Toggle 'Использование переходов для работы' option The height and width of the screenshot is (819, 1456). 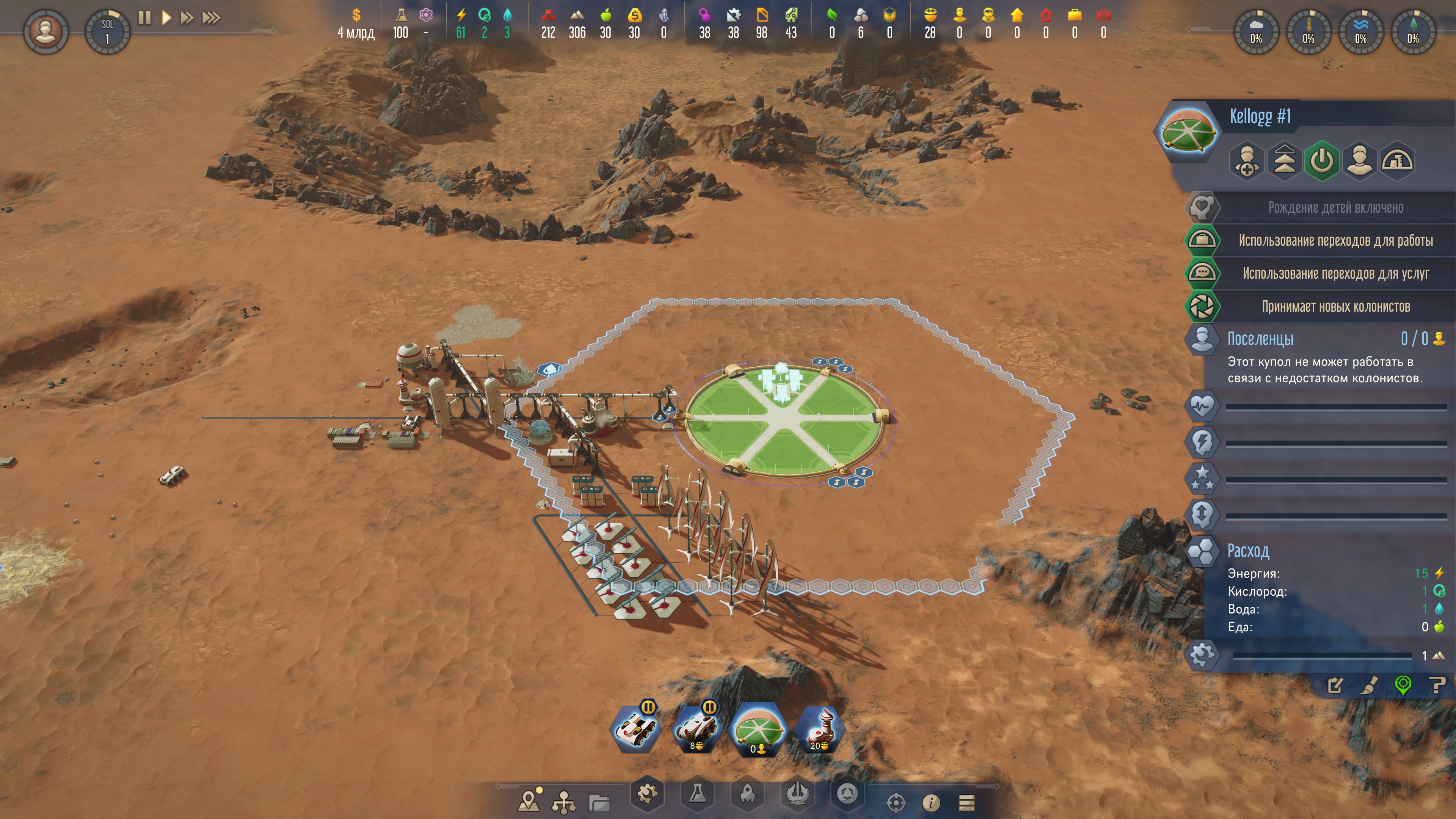pos(1335,241)
